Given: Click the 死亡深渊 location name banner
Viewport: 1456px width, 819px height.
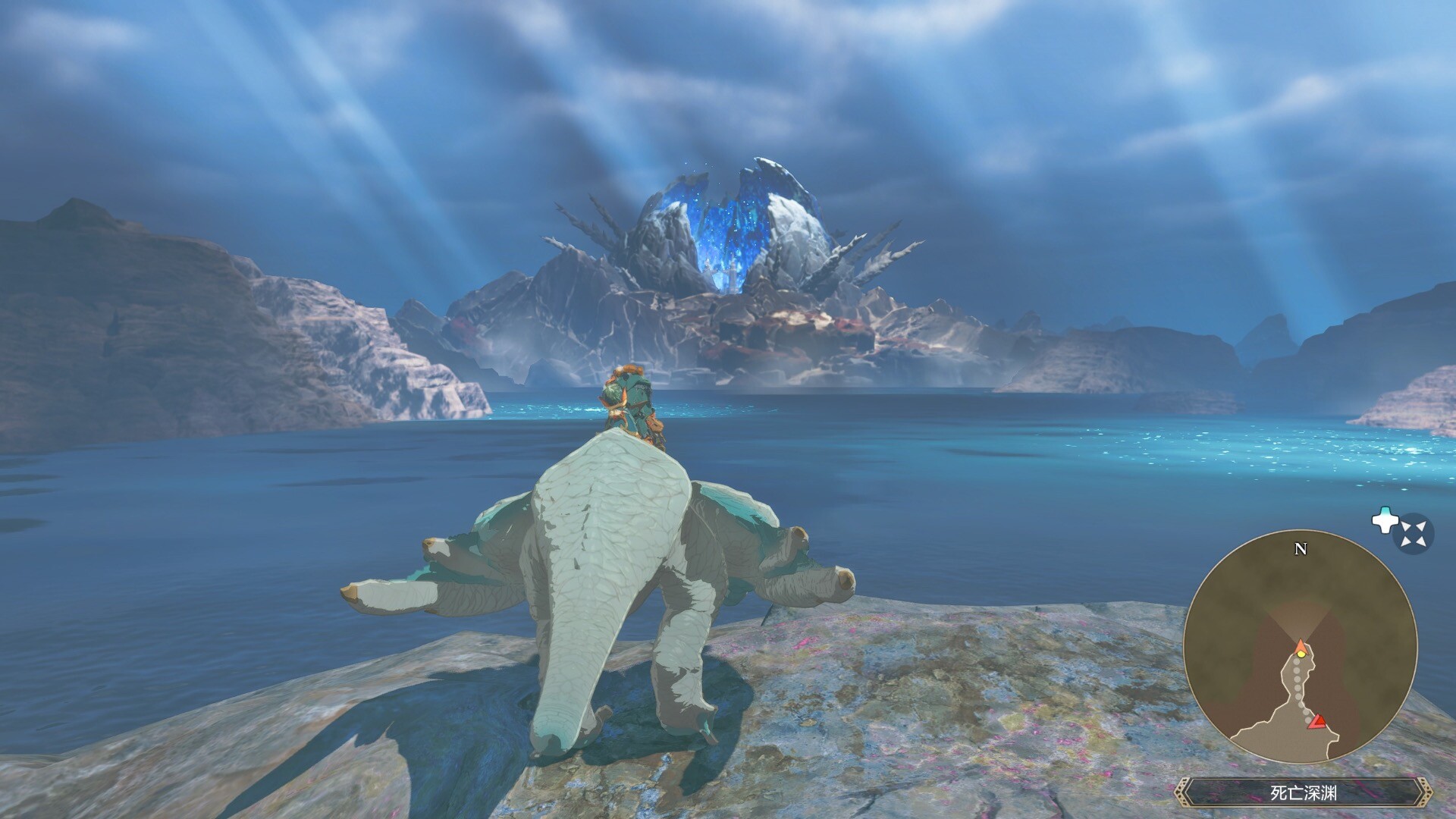Looking at the screenshot, I should [1303, 793].
